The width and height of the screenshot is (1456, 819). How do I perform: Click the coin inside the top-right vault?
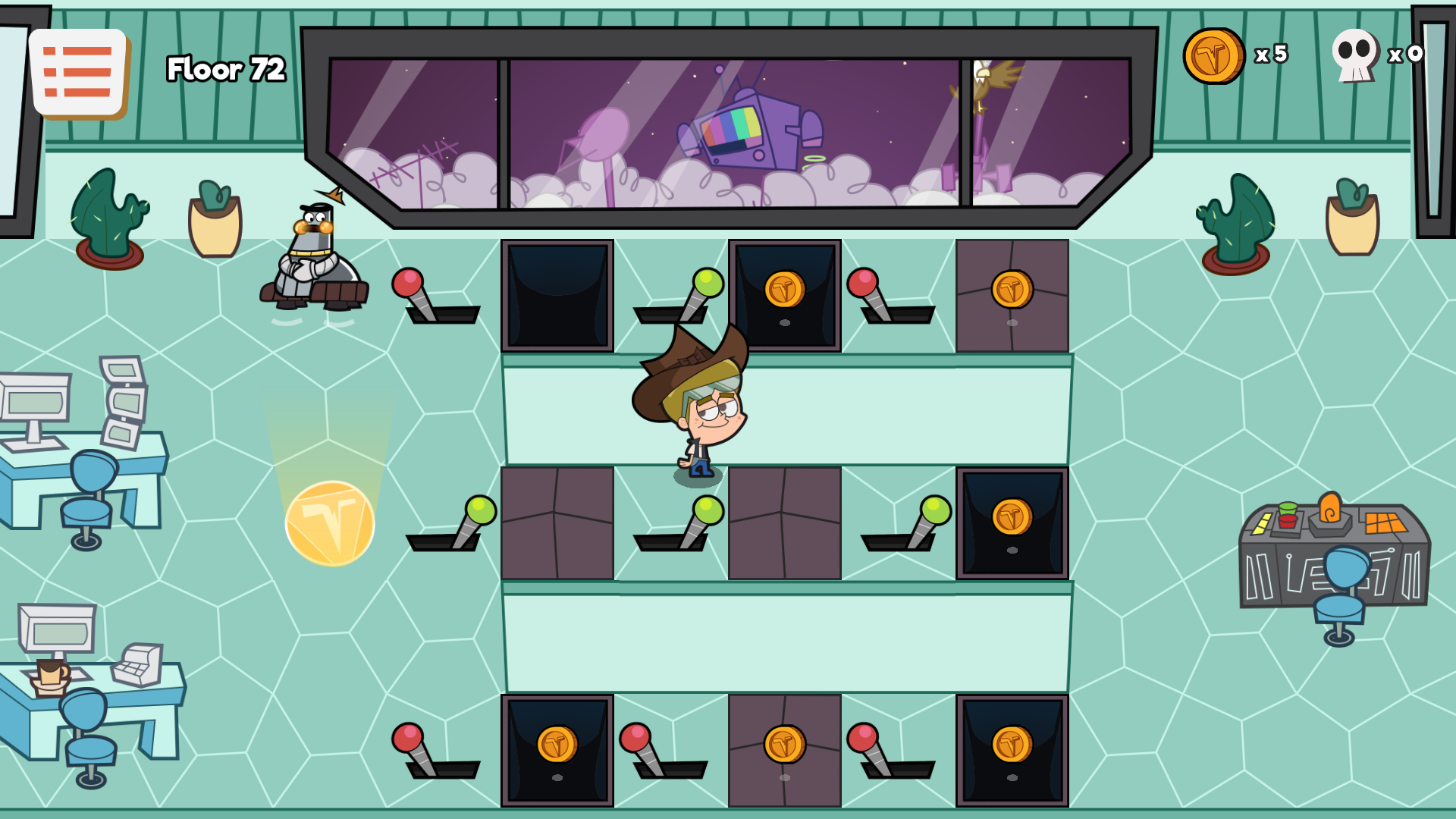coord(1014,290)
